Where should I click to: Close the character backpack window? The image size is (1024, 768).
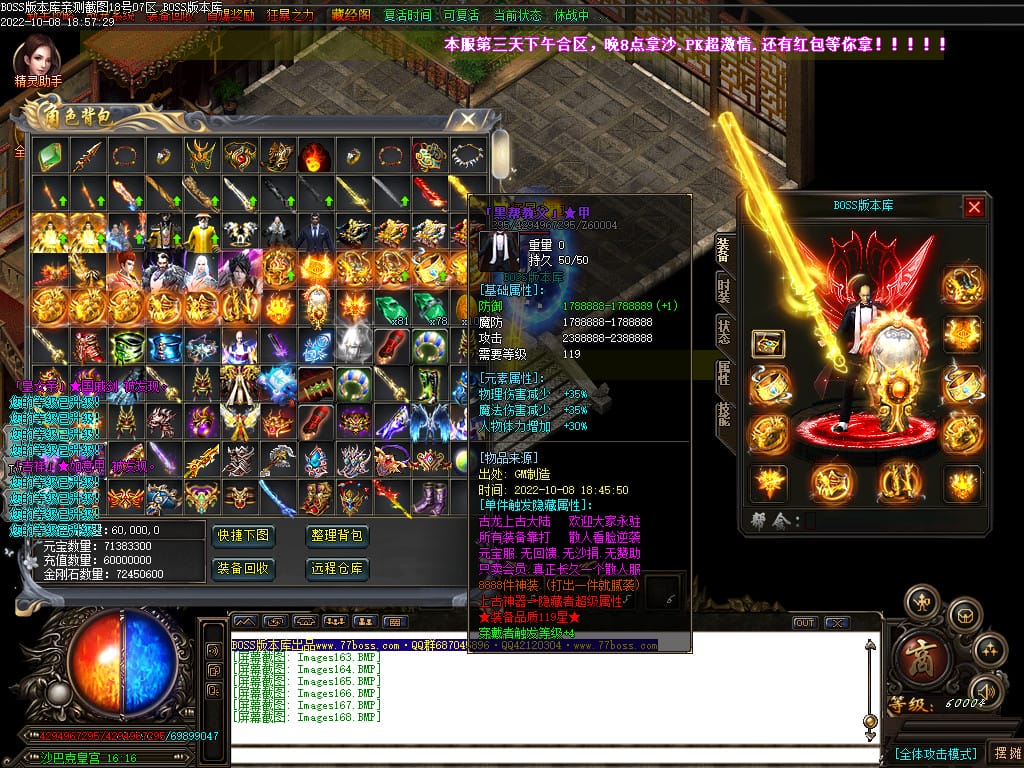tap(467, 118)
